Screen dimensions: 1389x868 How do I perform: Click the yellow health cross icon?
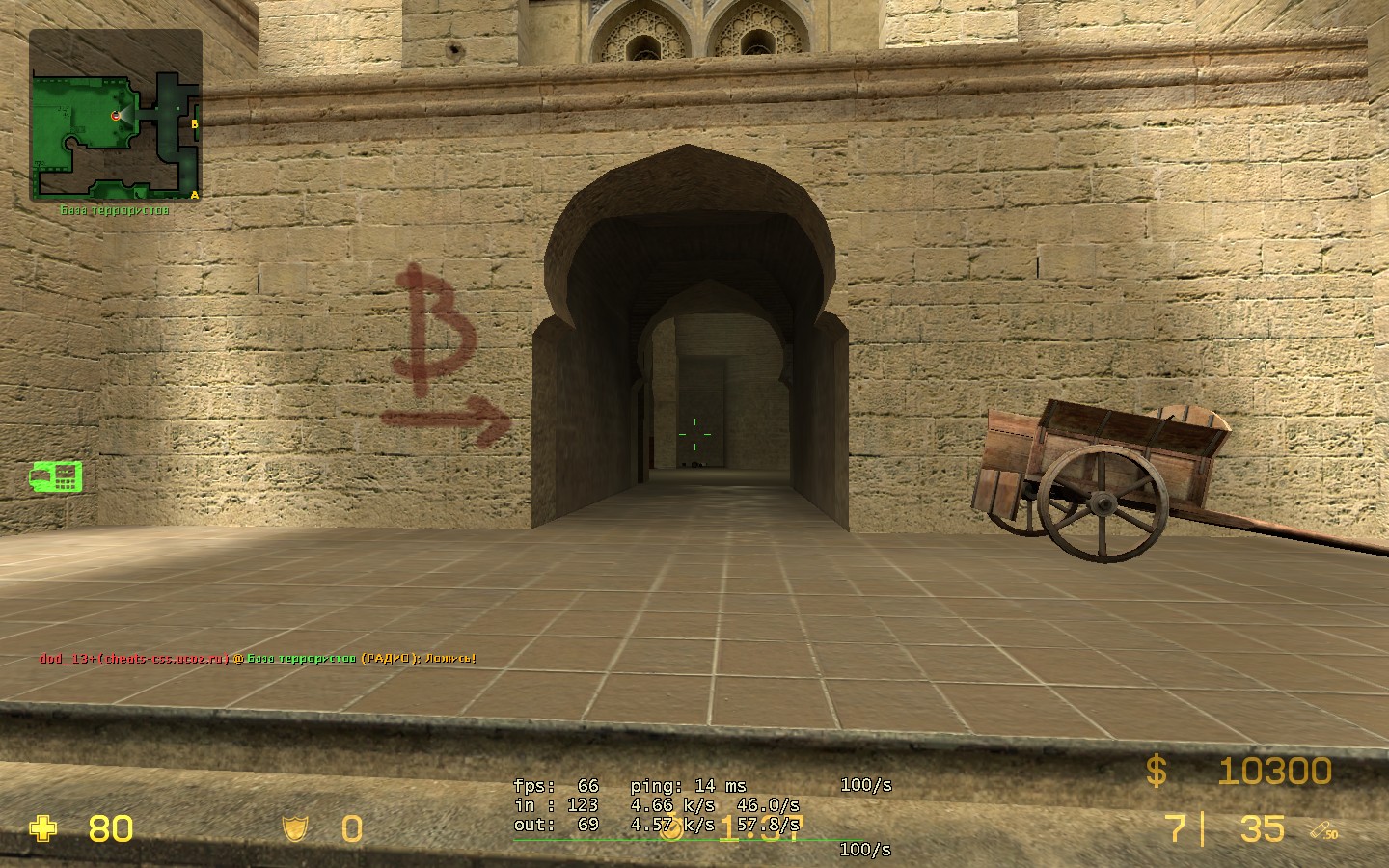point(42,828)
